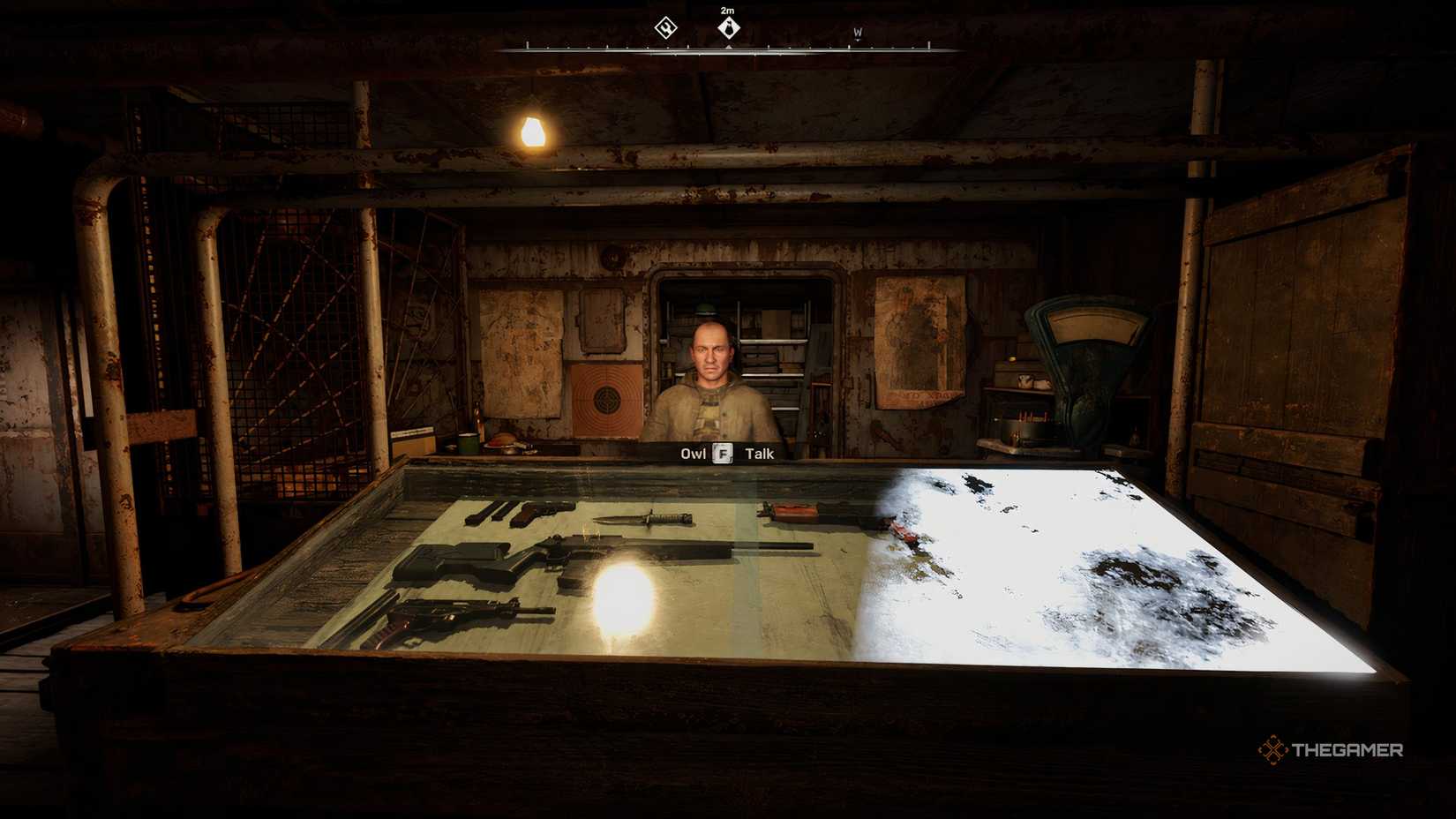Select the trader marker labeled 2m
Screen dimensions: 1456x819
[x=728, y=27]
